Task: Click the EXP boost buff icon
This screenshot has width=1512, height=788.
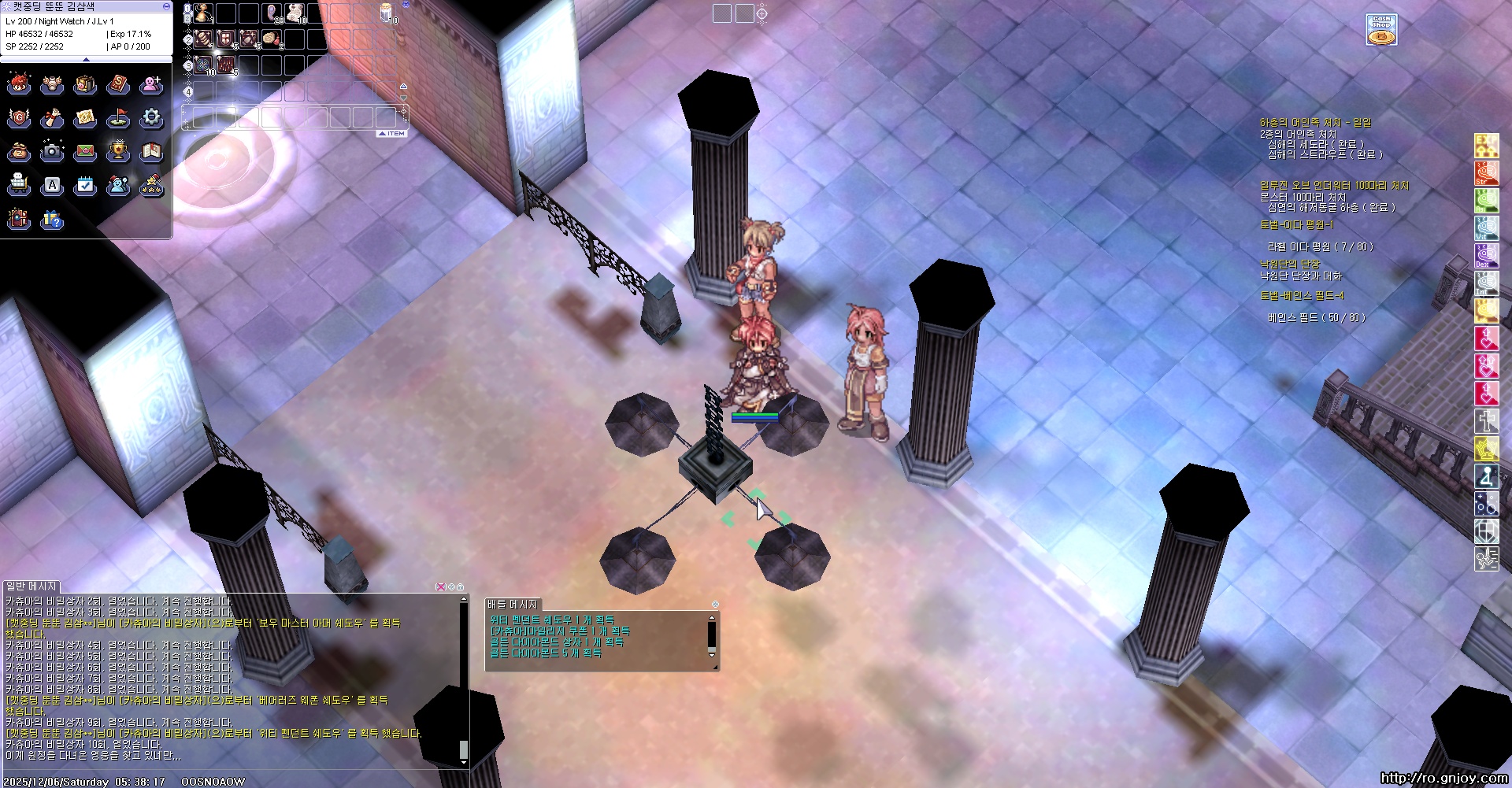Action: pyautogui.click(x=1486, y=146)
